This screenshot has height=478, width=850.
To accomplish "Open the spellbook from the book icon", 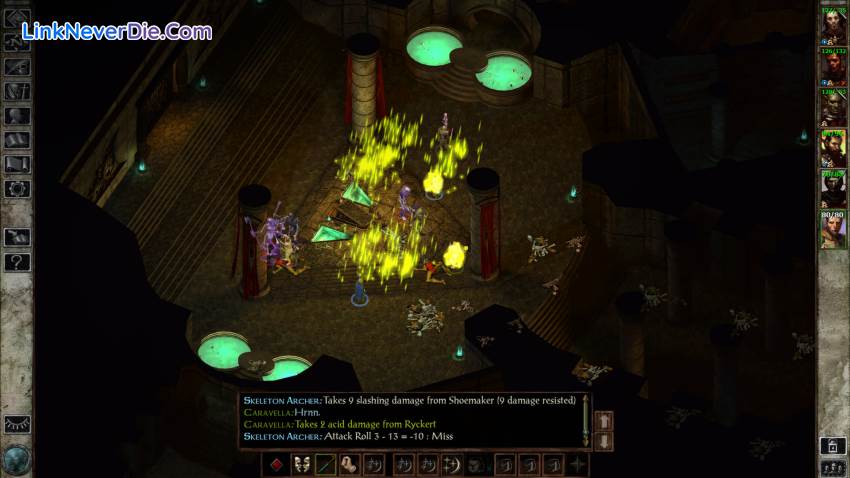I will [x=17, y=164].
